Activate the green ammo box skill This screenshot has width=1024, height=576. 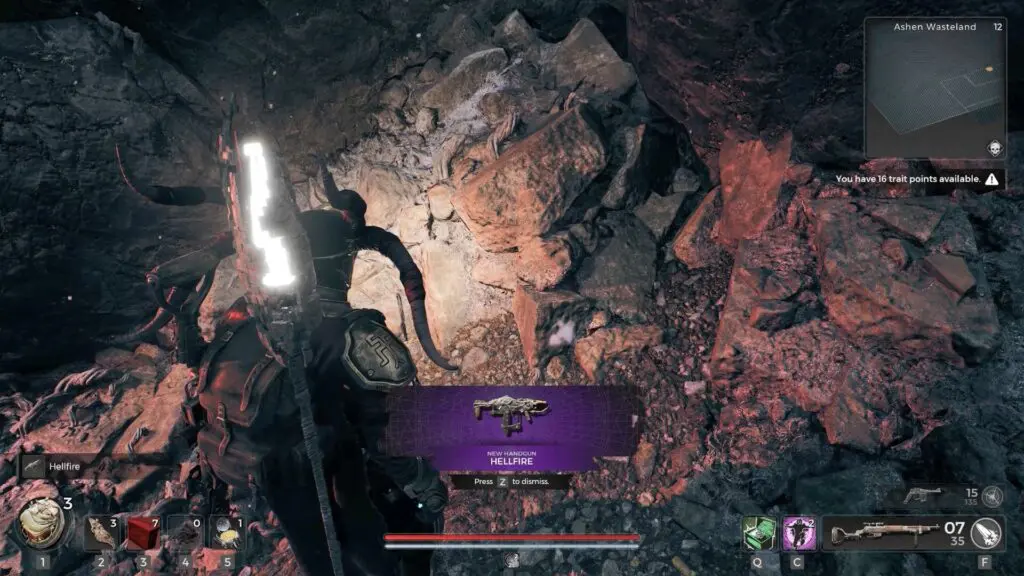pos(758,532)
